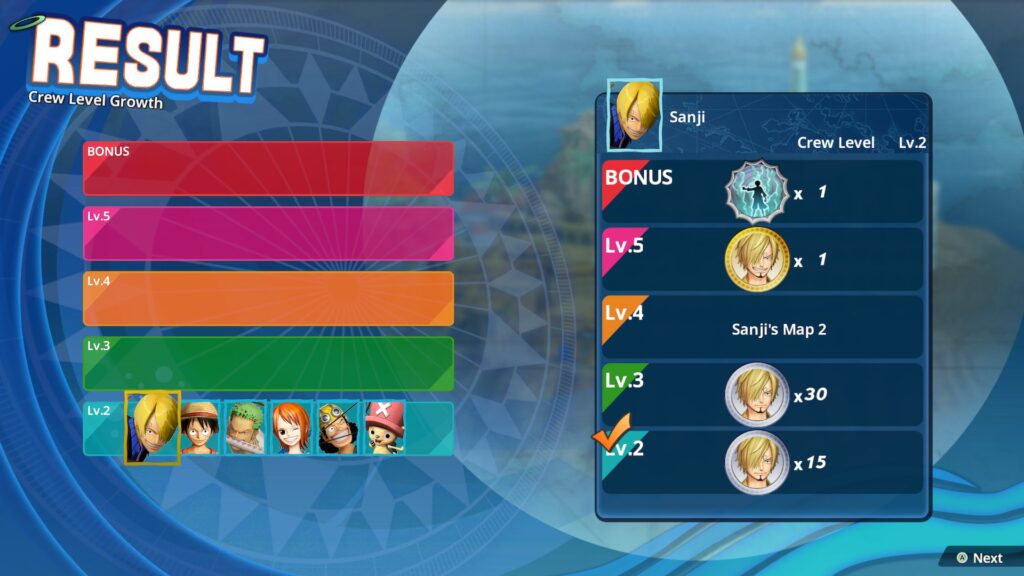Select Sanji's portrait in crew row

click(x=152, y=427)
